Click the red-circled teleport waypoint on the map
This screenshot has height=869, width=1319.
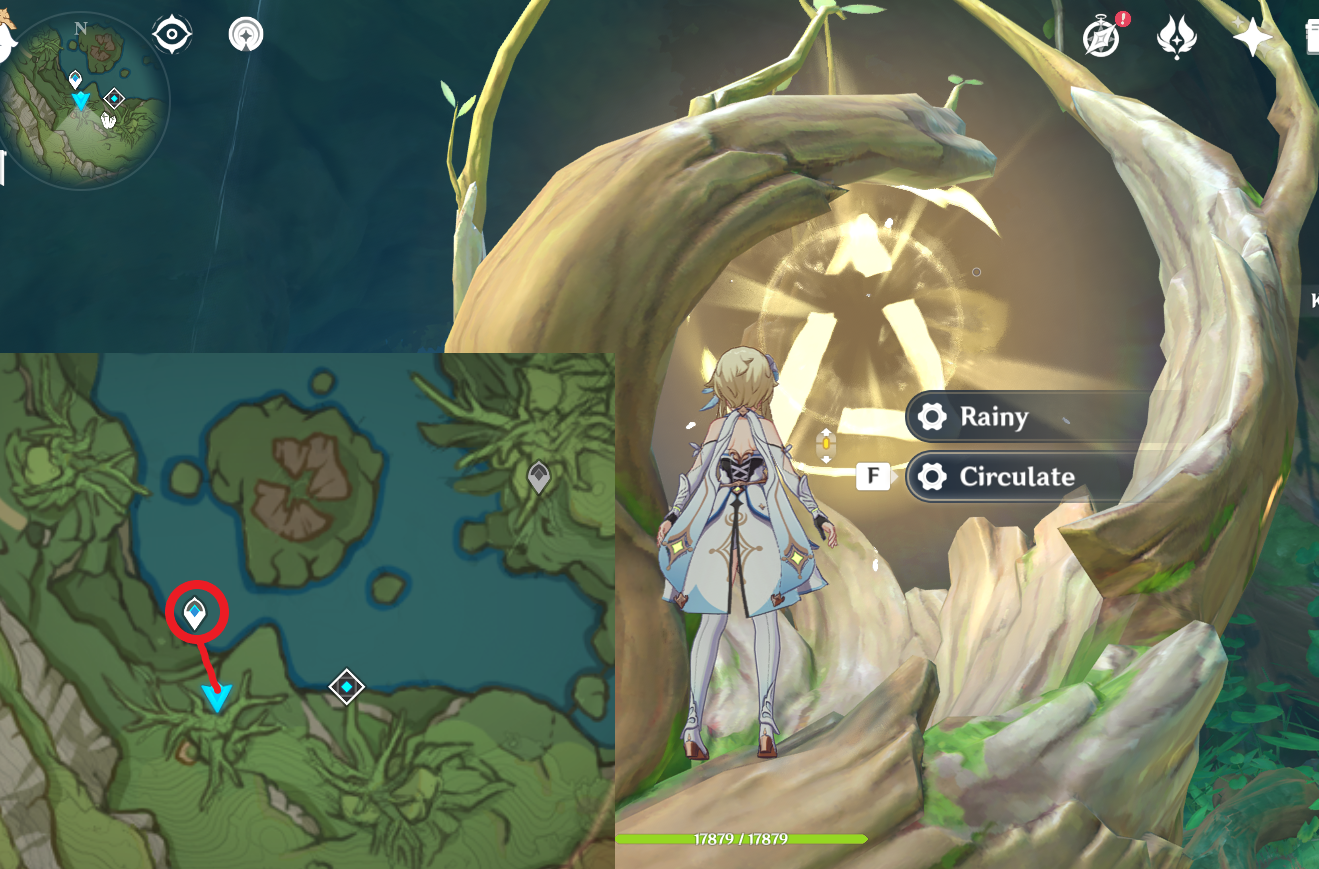tap(195, 611)
